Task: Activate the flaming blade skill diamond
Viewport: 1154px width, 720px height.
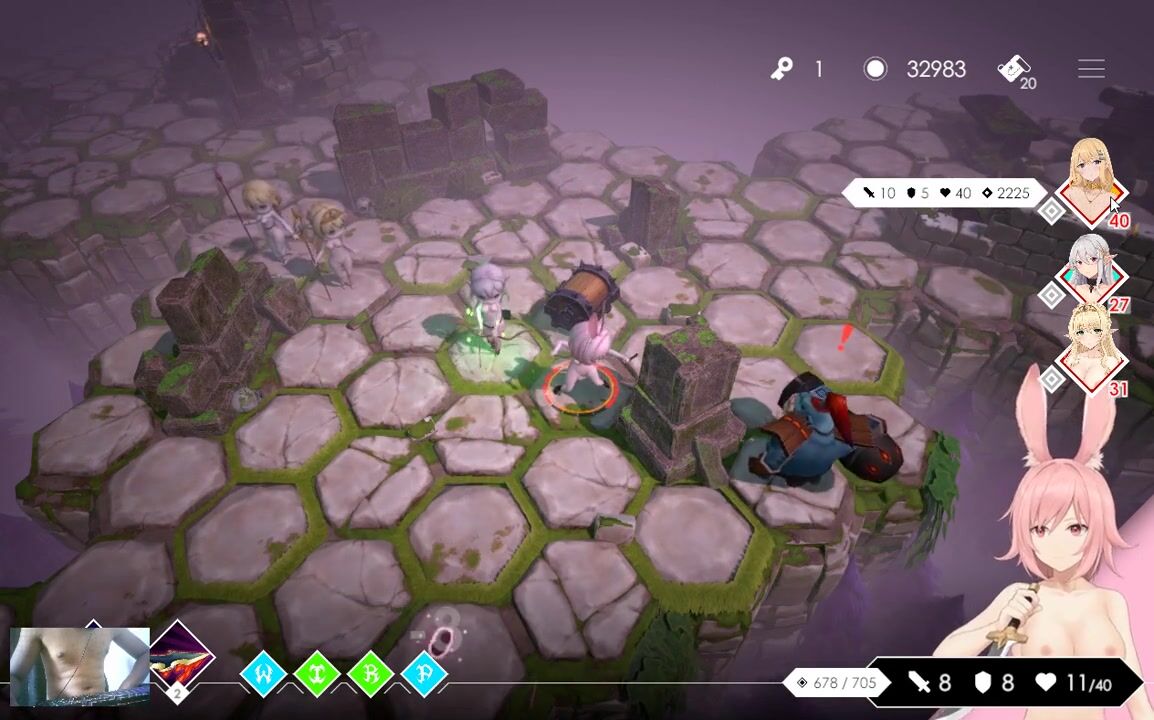Action: (180, 659)
